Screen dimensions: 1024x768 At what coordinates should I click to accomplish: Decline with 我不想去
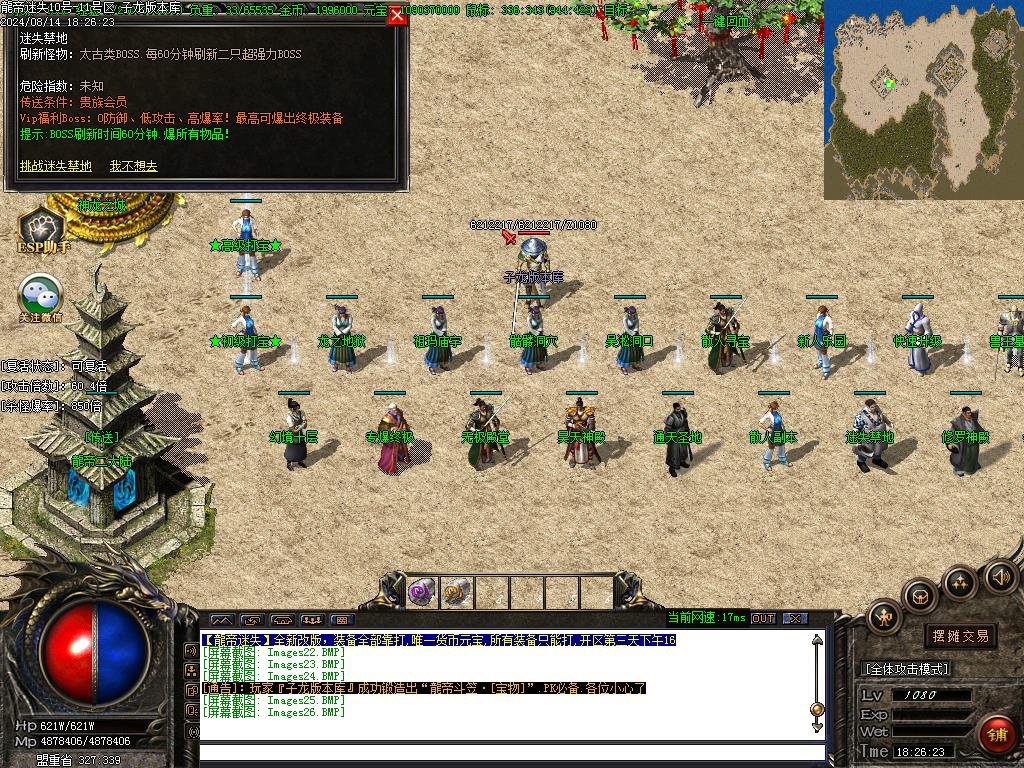tap(133, 166)
